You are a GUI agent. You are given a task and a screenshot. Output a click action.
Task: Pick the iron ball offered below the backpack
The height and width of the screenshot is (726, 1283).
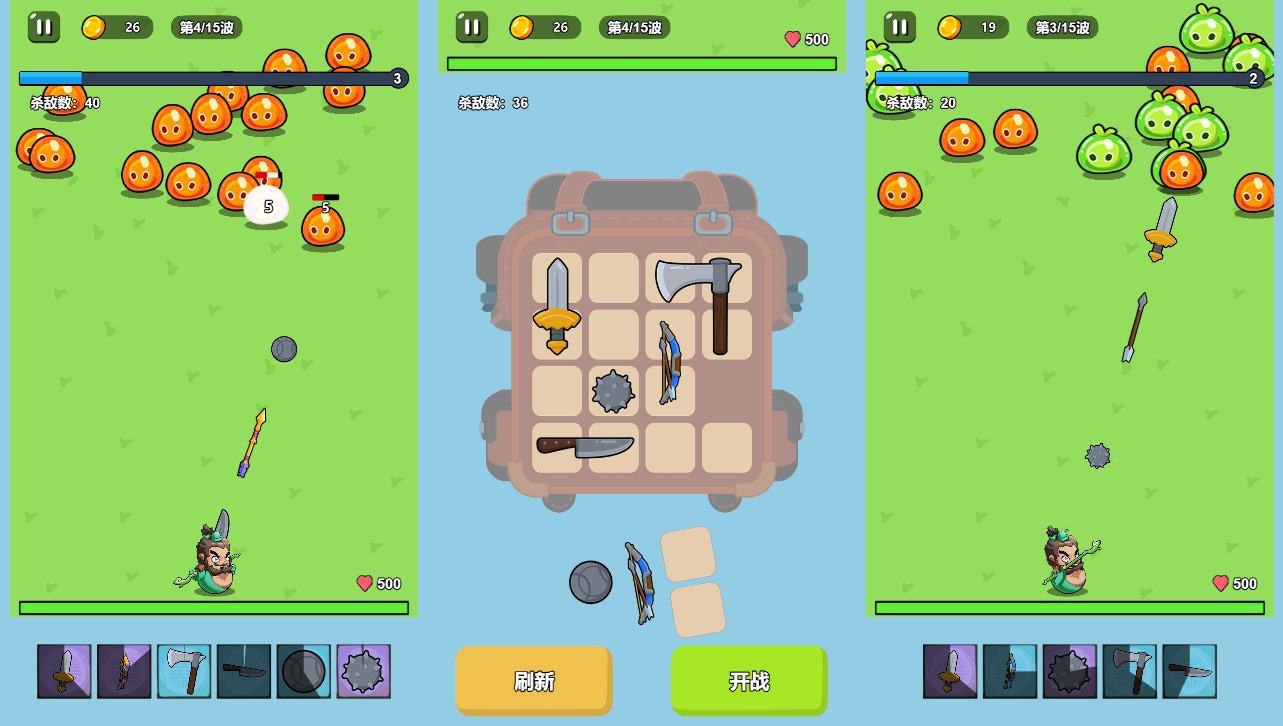[x=590, y=582]
